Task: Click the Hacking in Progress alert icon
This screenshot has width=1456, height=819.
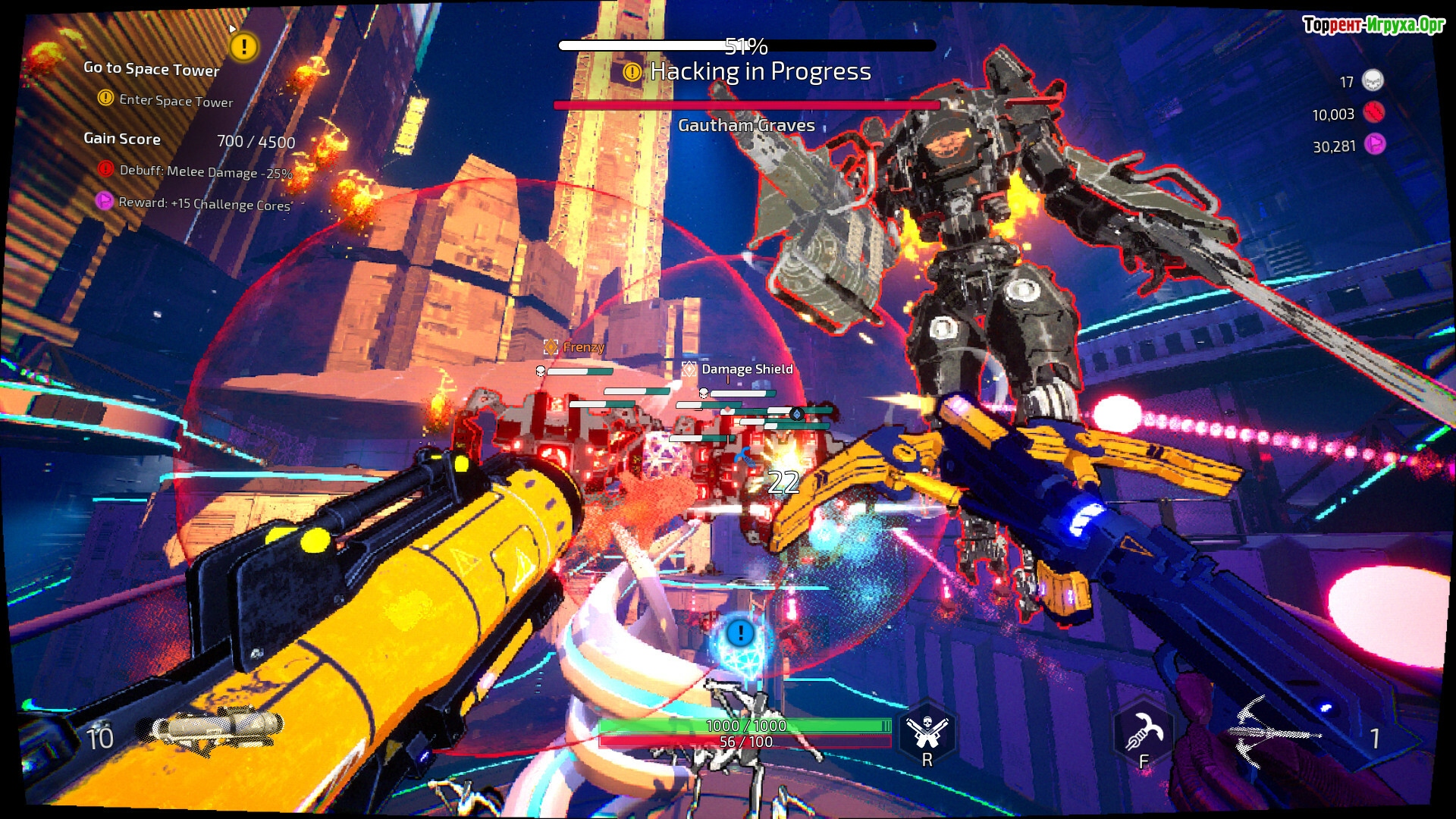Action: pyautogui.click(x=632, y=72)
